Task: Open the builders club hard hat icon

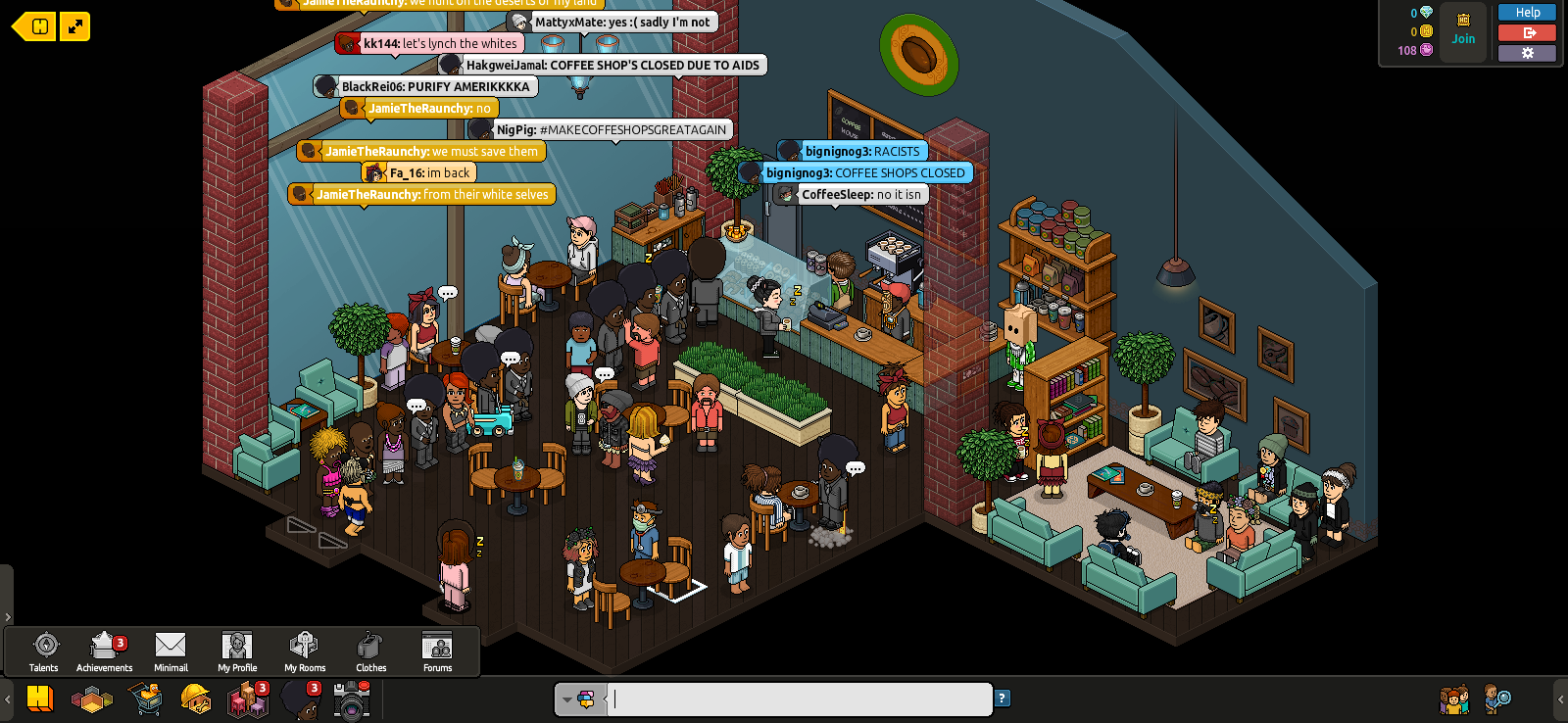Action: [196, 699]
